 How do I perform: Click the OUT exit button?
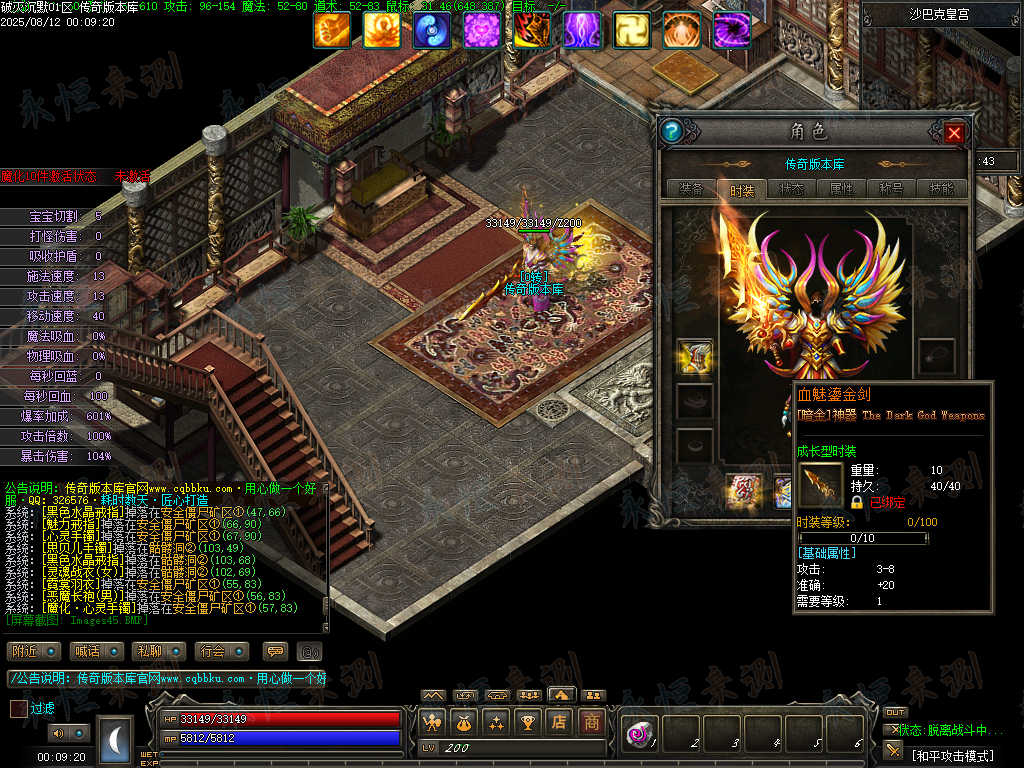(x=894, y=712)
